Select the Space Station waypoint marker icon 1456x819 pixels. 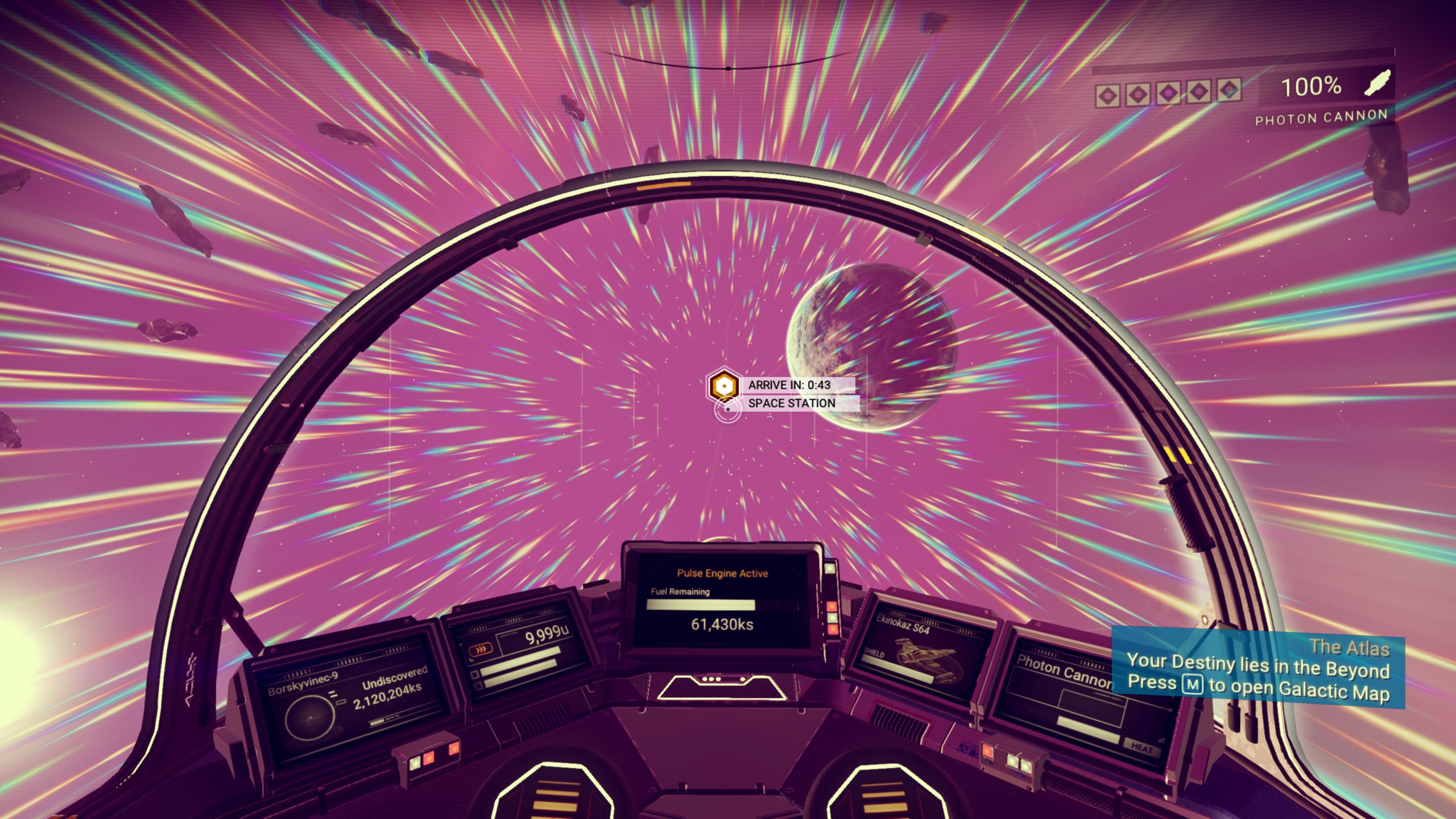723,386
